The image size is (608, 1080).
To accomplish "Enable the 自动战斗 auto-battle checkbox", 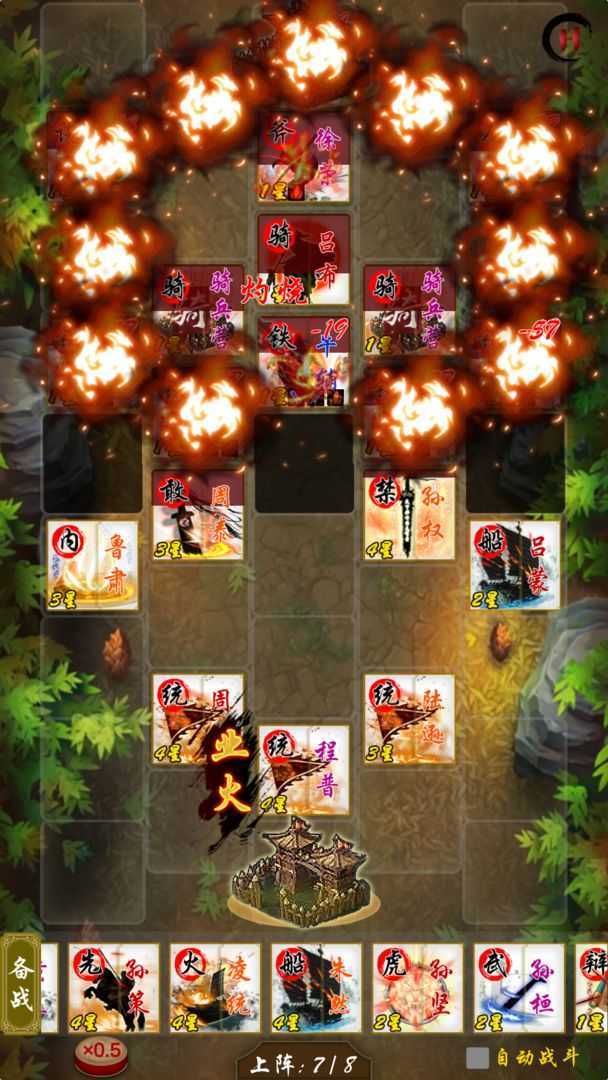I will pos(478,1058).
